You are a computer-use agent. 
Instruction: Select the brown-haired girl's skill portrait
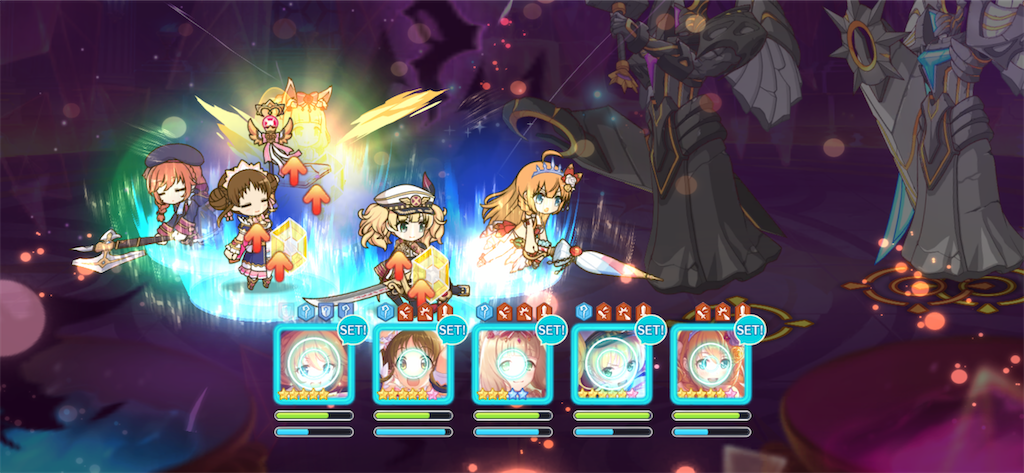pyautogui.click(x=411, y=364)
